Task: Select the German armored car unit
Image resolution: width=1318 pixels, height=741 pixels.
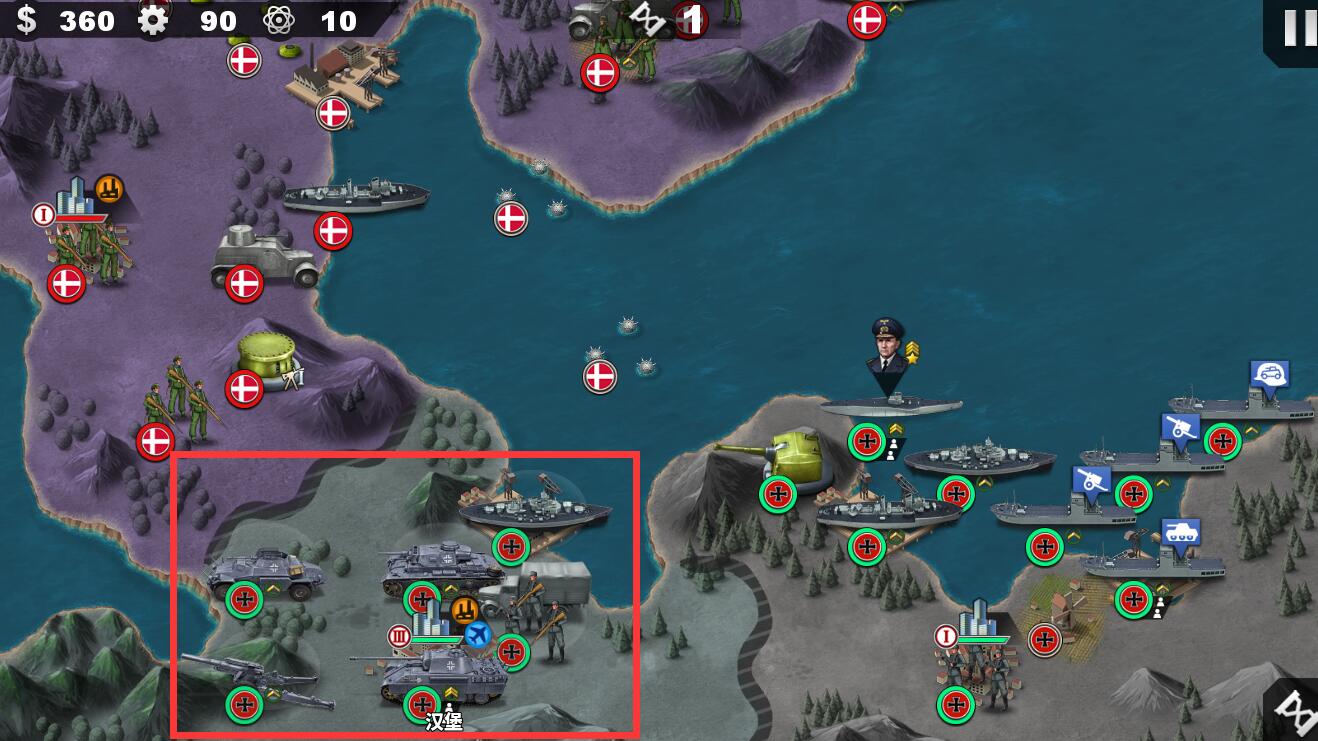Action: 265,575
